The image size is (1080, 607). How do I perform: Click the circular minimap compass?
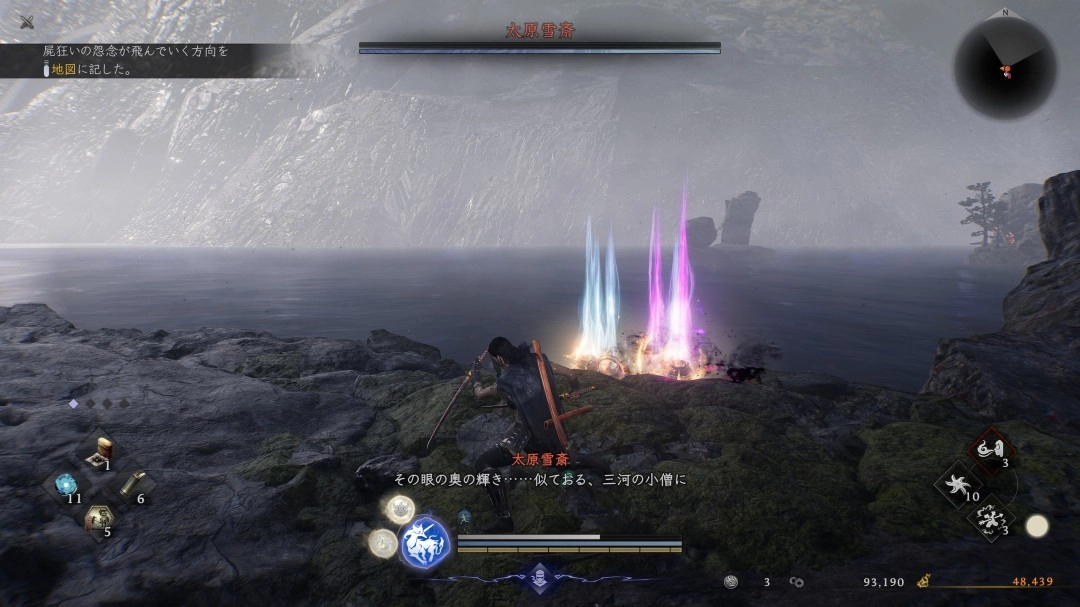click(x=1004, y=67)
